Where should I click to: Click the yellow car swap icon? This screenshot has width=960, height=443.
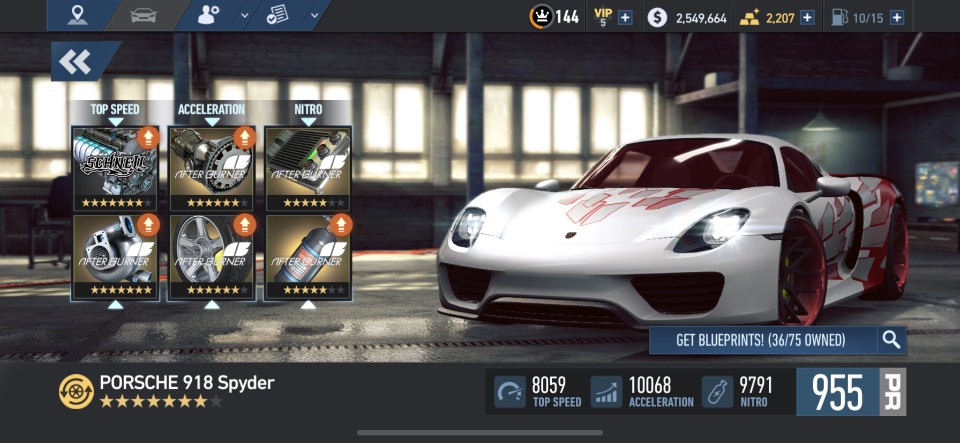[x=75, y=390]
